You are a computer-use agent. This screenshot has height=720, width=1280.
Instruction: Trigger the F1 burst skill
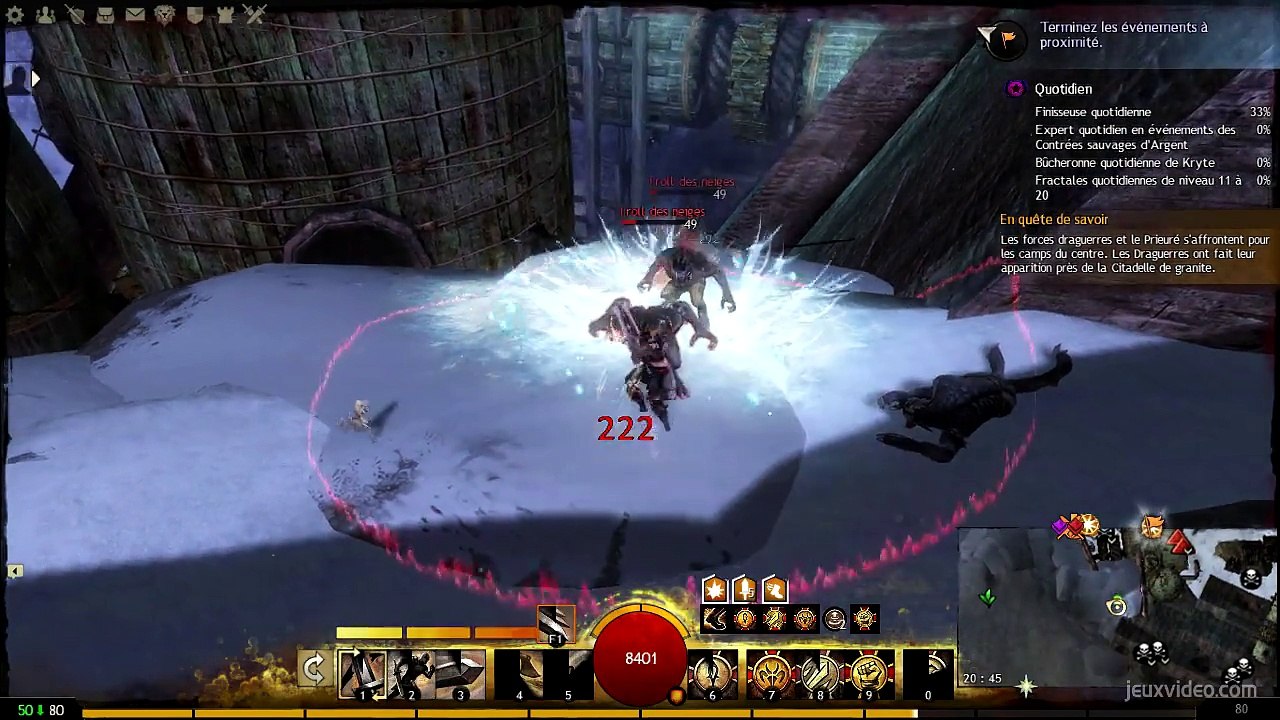coord(555,623)
